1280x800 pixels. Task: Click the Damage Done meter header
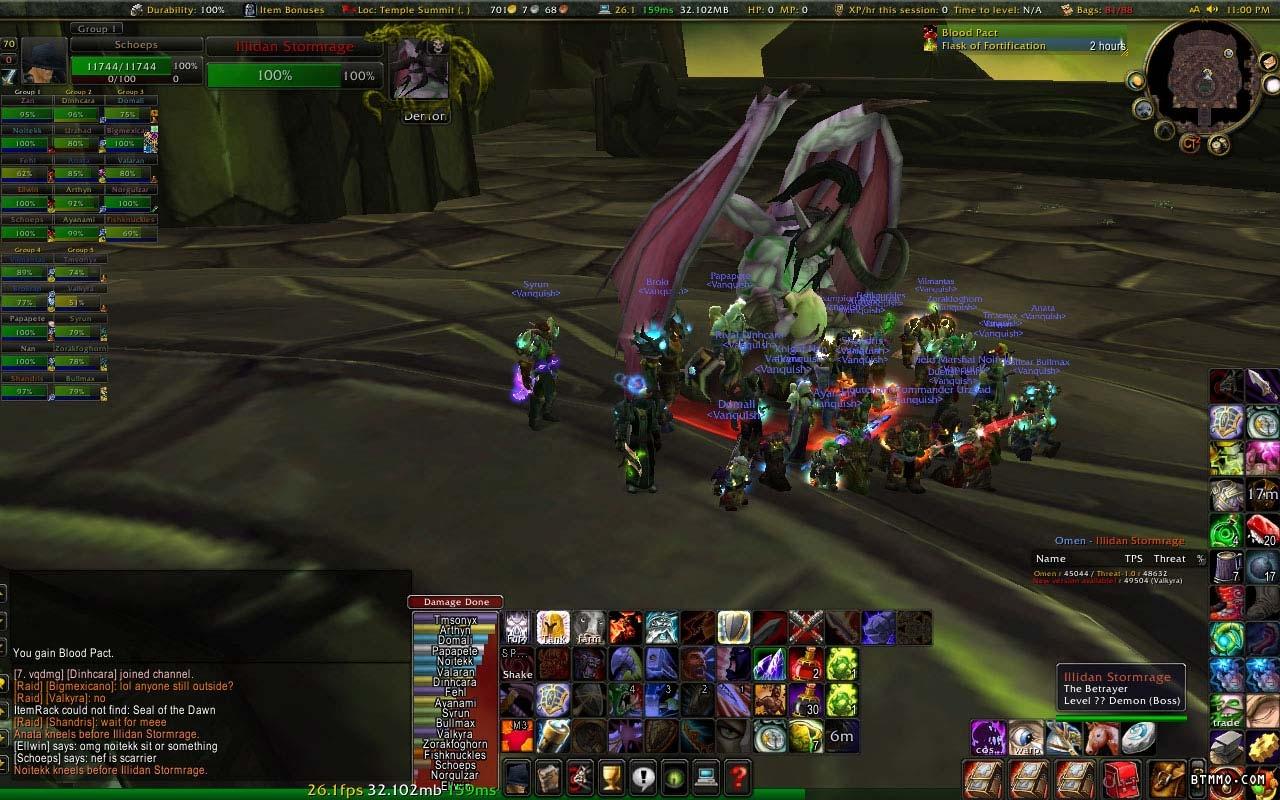pyautogui.click(x=455, y=602)
